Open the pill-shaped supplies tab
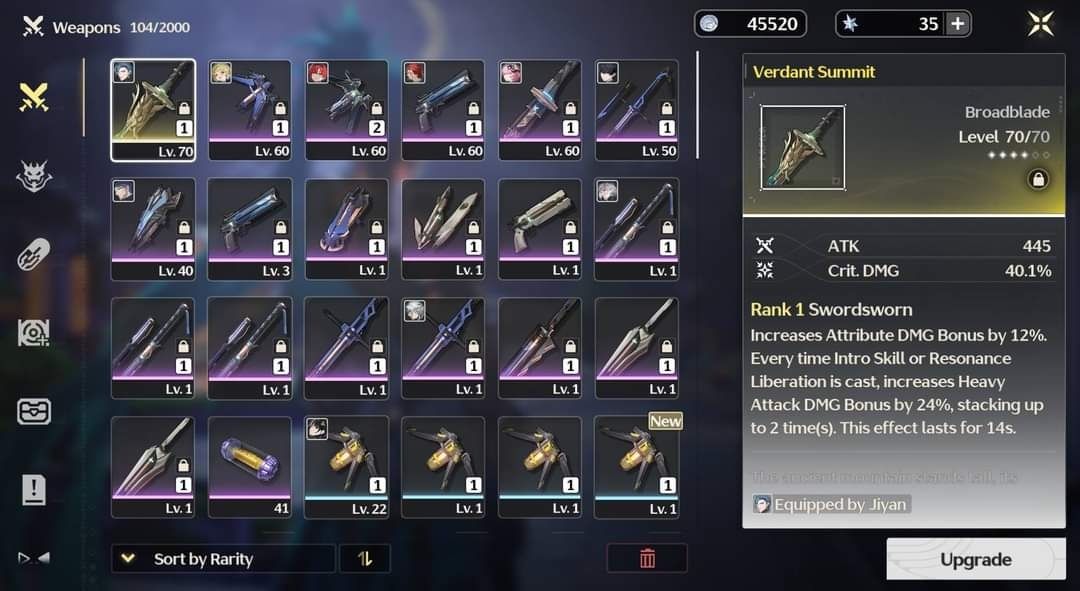This screenshot has height=591, width=1080. (x=34, y=254)
